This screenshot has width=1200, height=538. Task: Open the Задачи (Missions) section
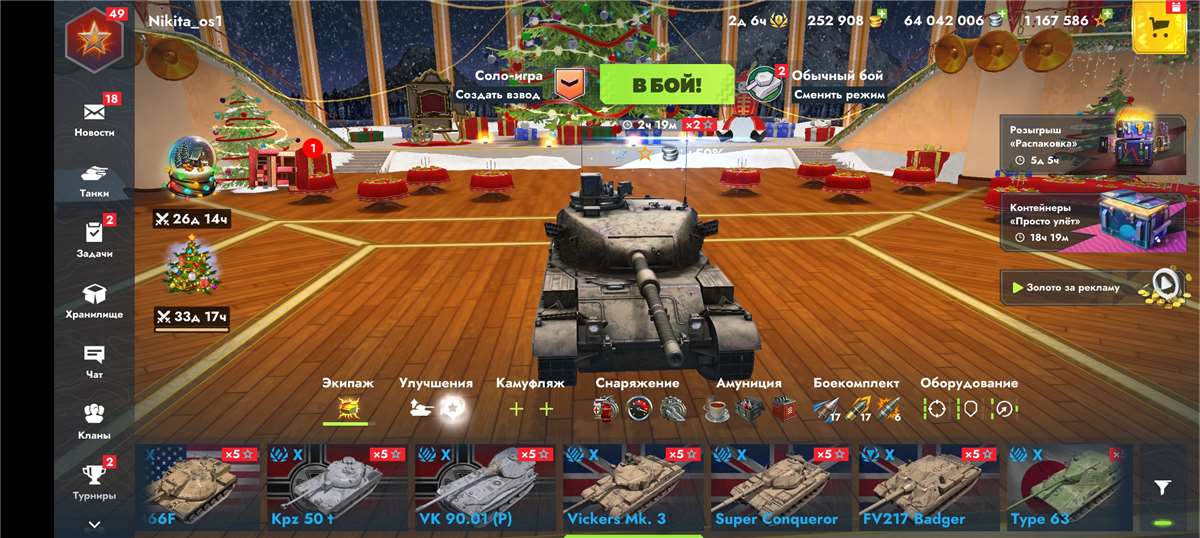(x=94, y=240)
